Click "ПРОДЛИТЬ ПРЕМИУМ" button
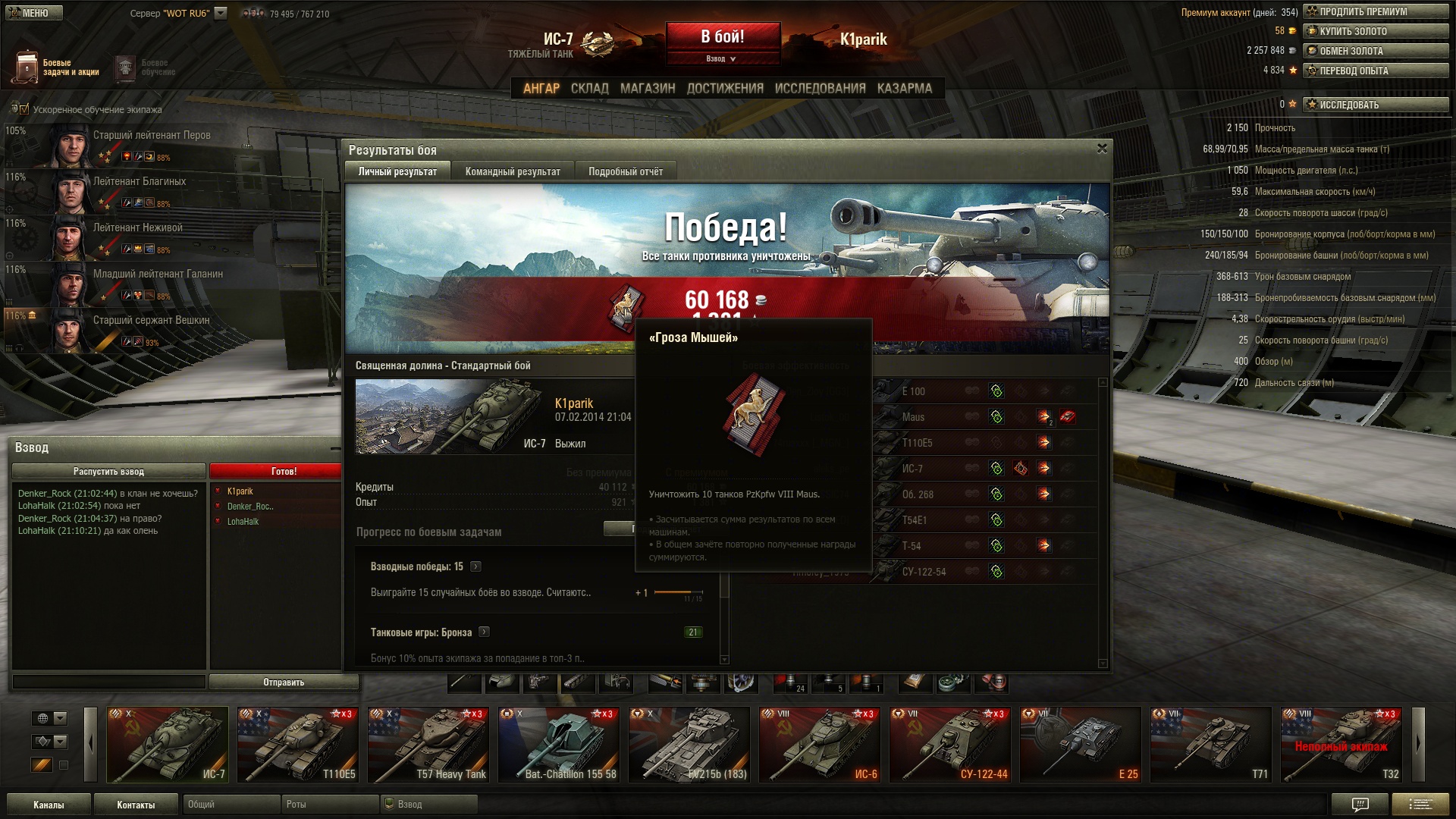 (1375, 11)
